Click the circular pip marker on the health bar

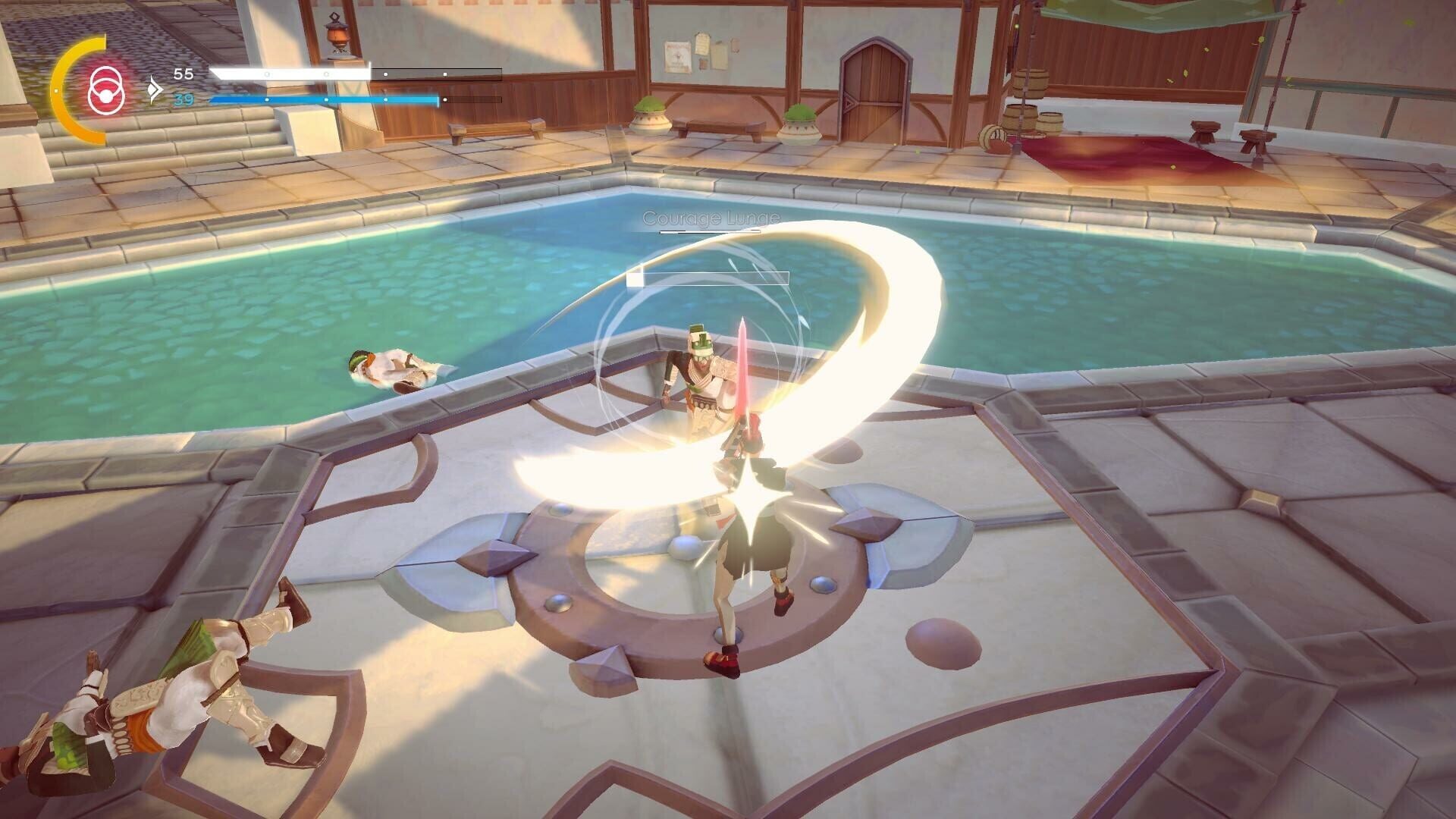265,74
